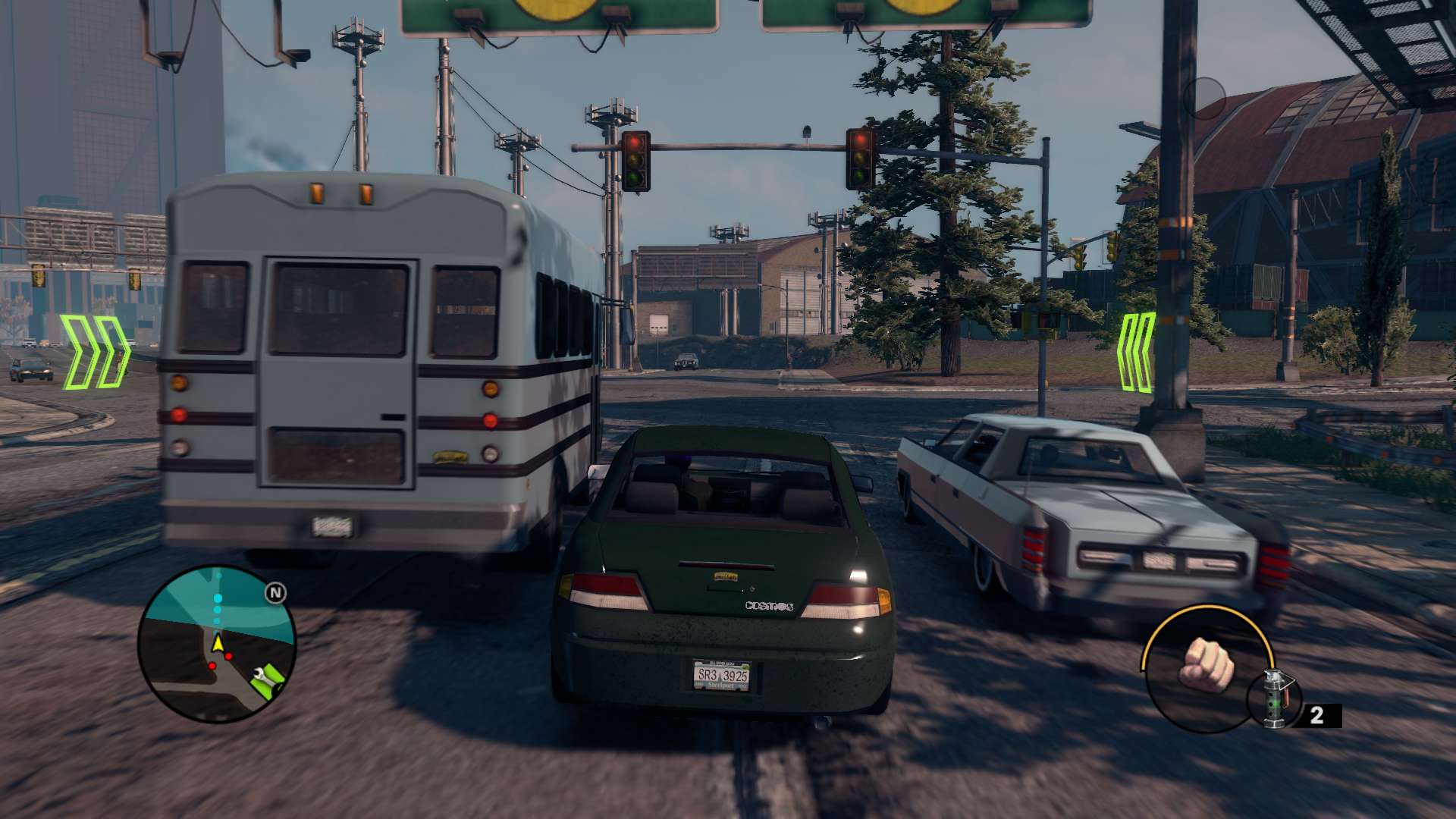1456x819 pixels.
Task: Click the north compass indicator on minimap
Action: [275, 593]
